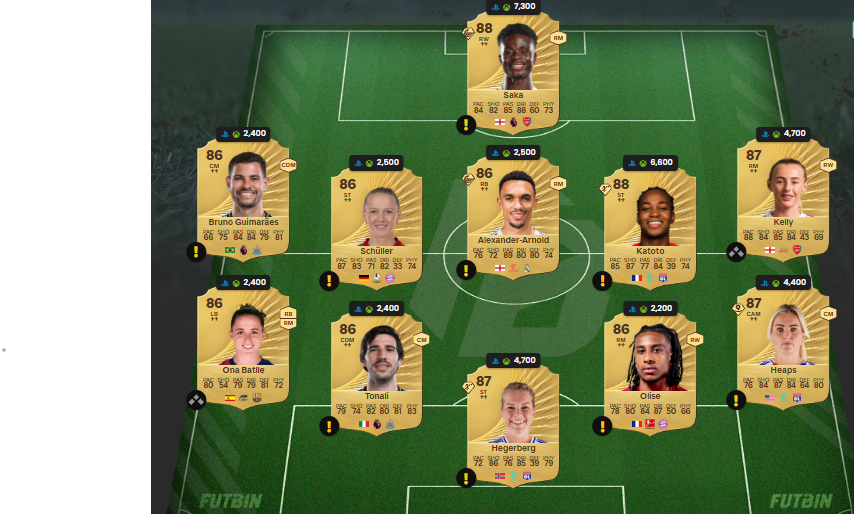Choose the Kelly player card
854x514 pixels.
(782, 198)
